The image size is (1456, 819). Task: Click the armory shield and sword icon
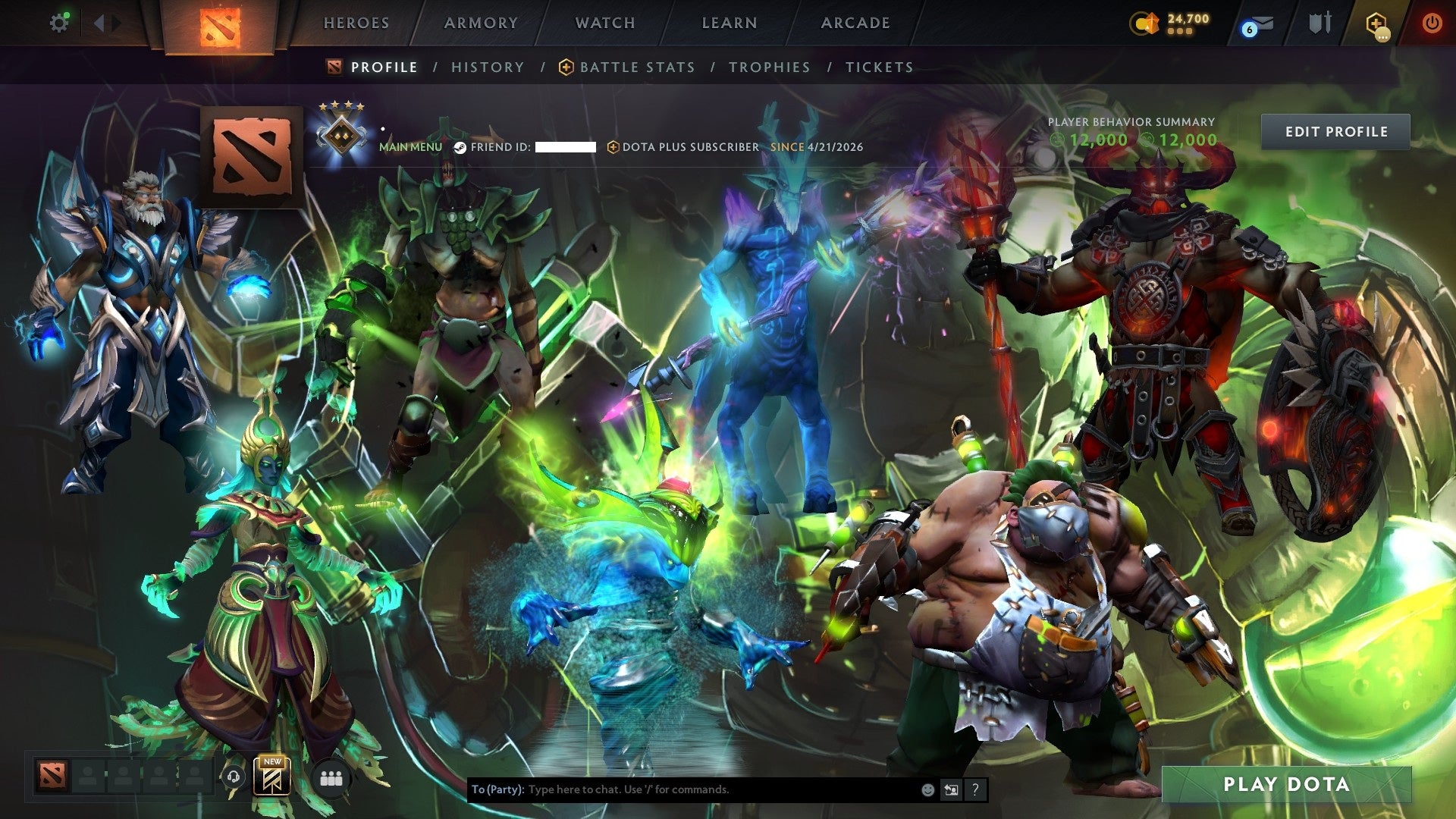(x=1319, y=23)
